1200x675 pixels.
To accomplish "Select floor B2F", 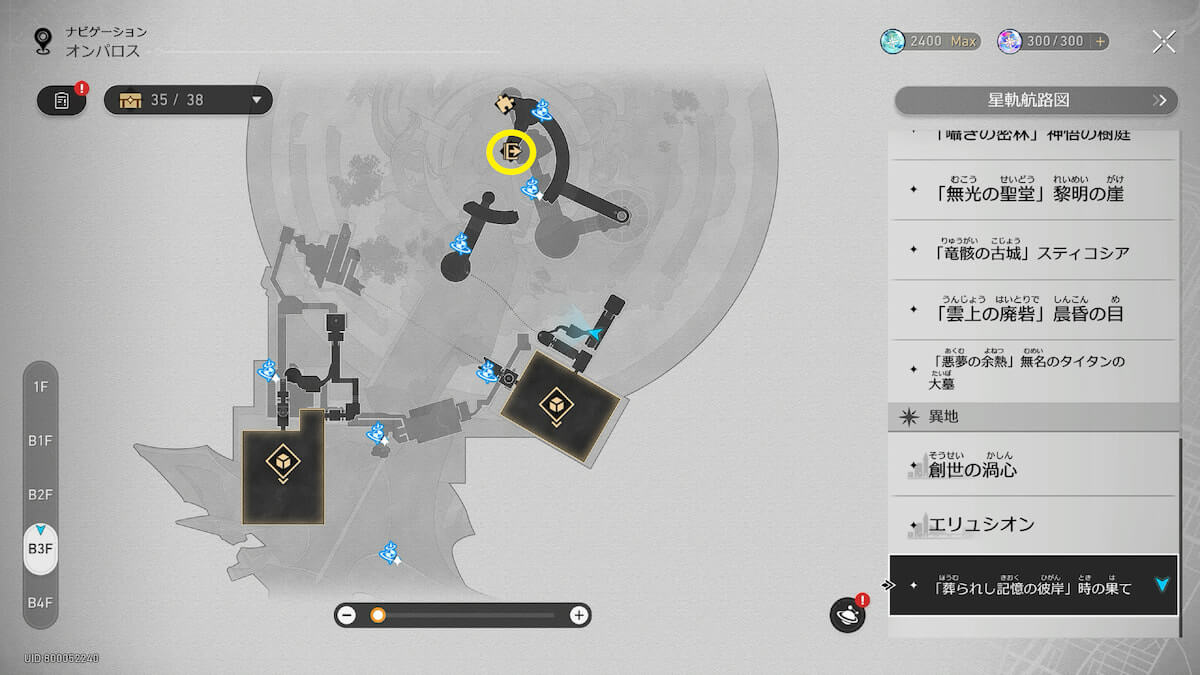I will [40, 494].
